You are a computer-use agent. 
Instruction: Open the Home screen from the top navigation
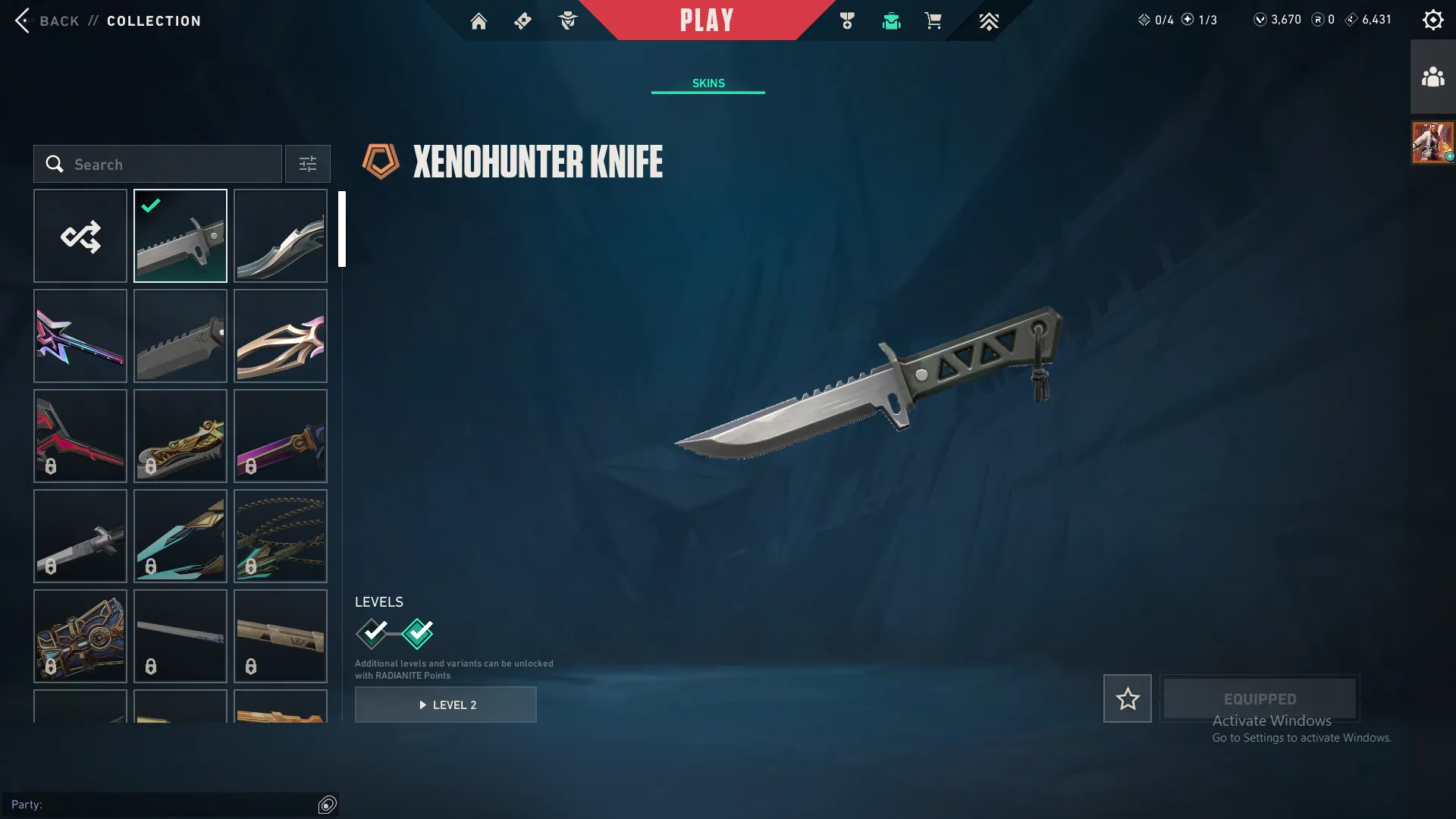pyautogui.click(x=479, y=20)
